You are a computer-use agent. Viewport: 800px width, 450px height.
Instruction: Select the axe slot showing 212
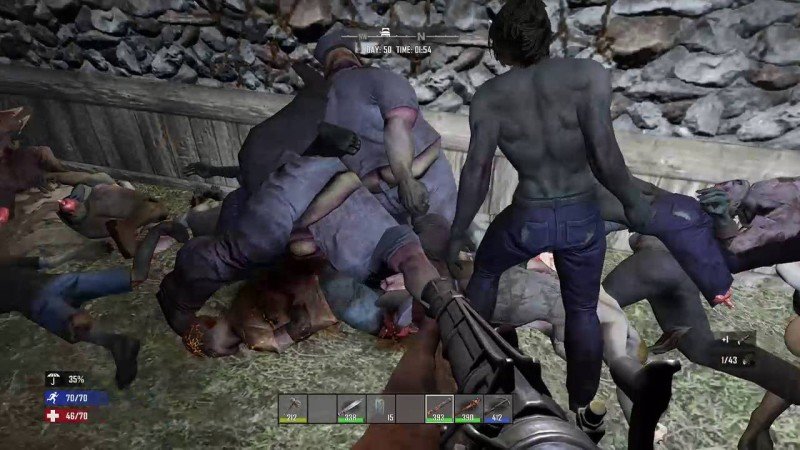point(293,408)
